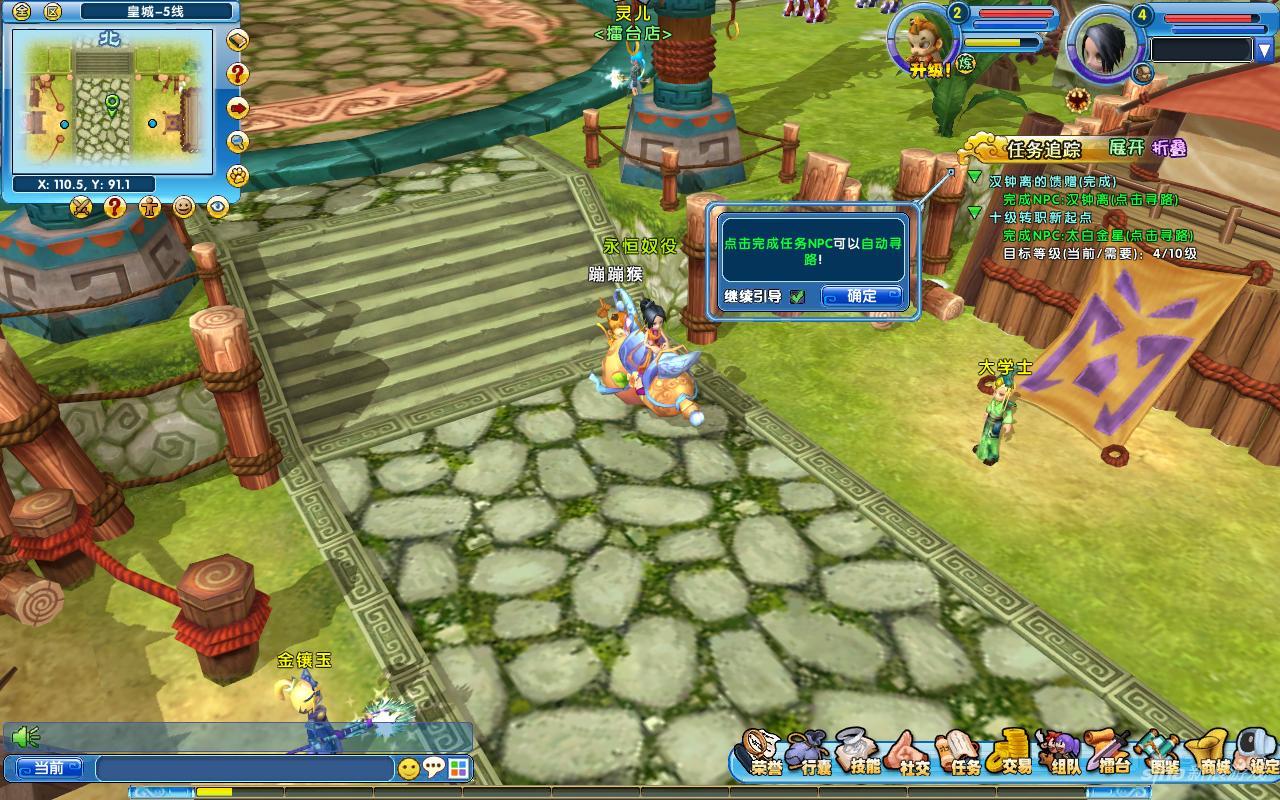Open the 组队 team panel
The height and width of the screenshot is (800, 1280).
pyautogui.click(x=1064, y=755)
